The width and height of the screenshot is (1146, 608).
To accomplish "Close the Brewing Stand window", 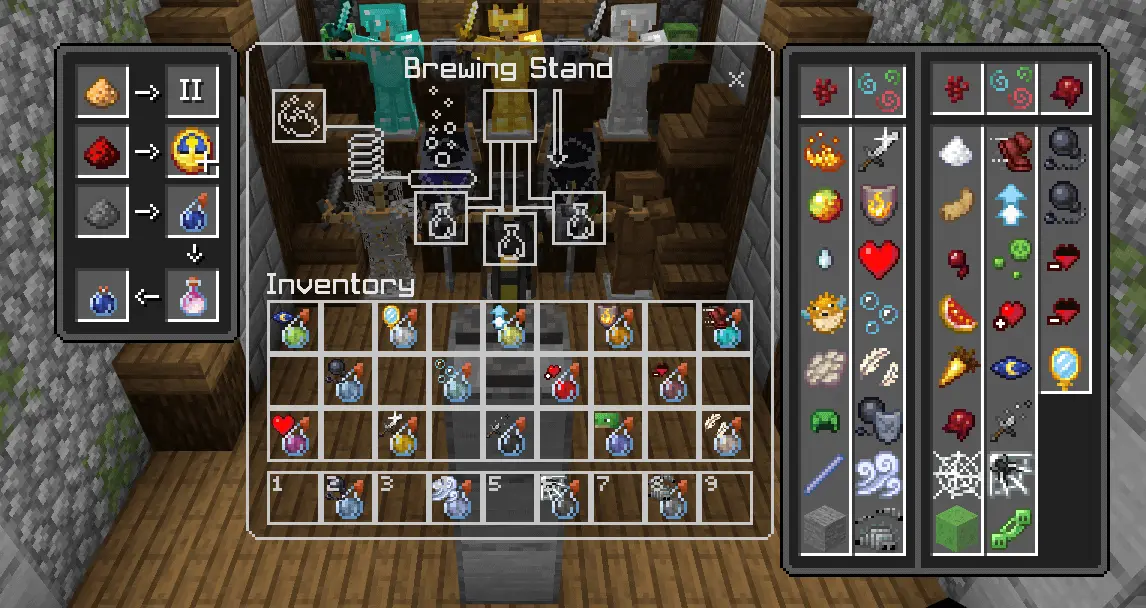I will pyautogui.click(x=737, y=80).
